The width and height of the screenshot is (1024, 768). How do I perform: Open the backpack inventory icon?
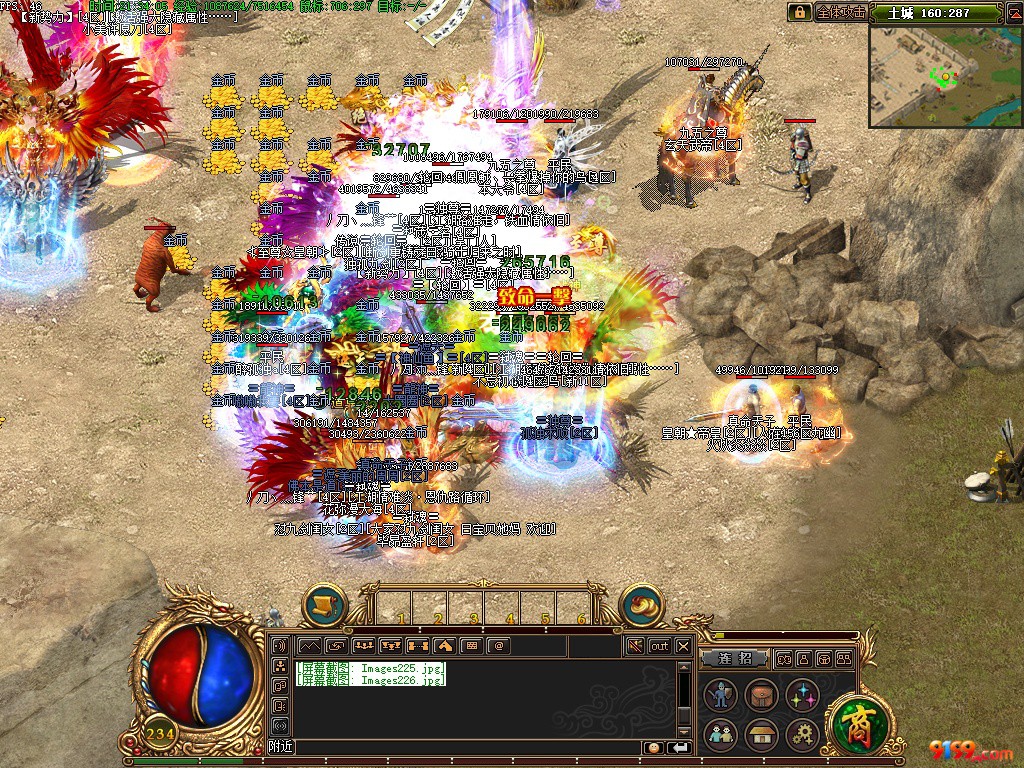pyautogui.click(x=761, y=696)
